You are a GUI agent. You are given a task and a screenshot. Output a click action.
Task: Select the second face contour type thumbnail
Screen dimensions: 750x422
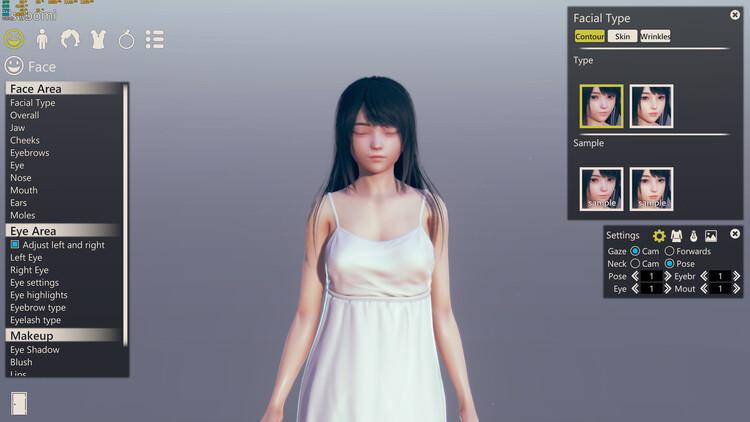[x=651, y=106]
